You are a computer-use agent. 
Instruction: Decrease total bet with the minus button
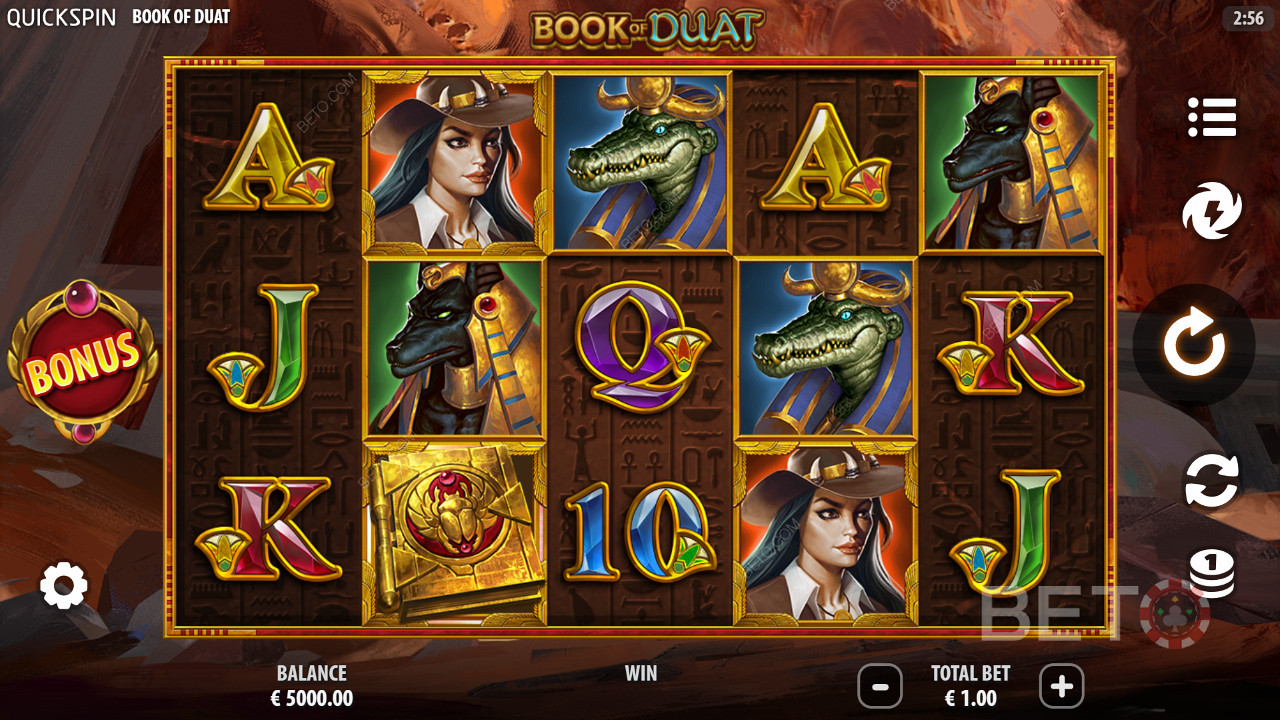[x=881, y=687]
